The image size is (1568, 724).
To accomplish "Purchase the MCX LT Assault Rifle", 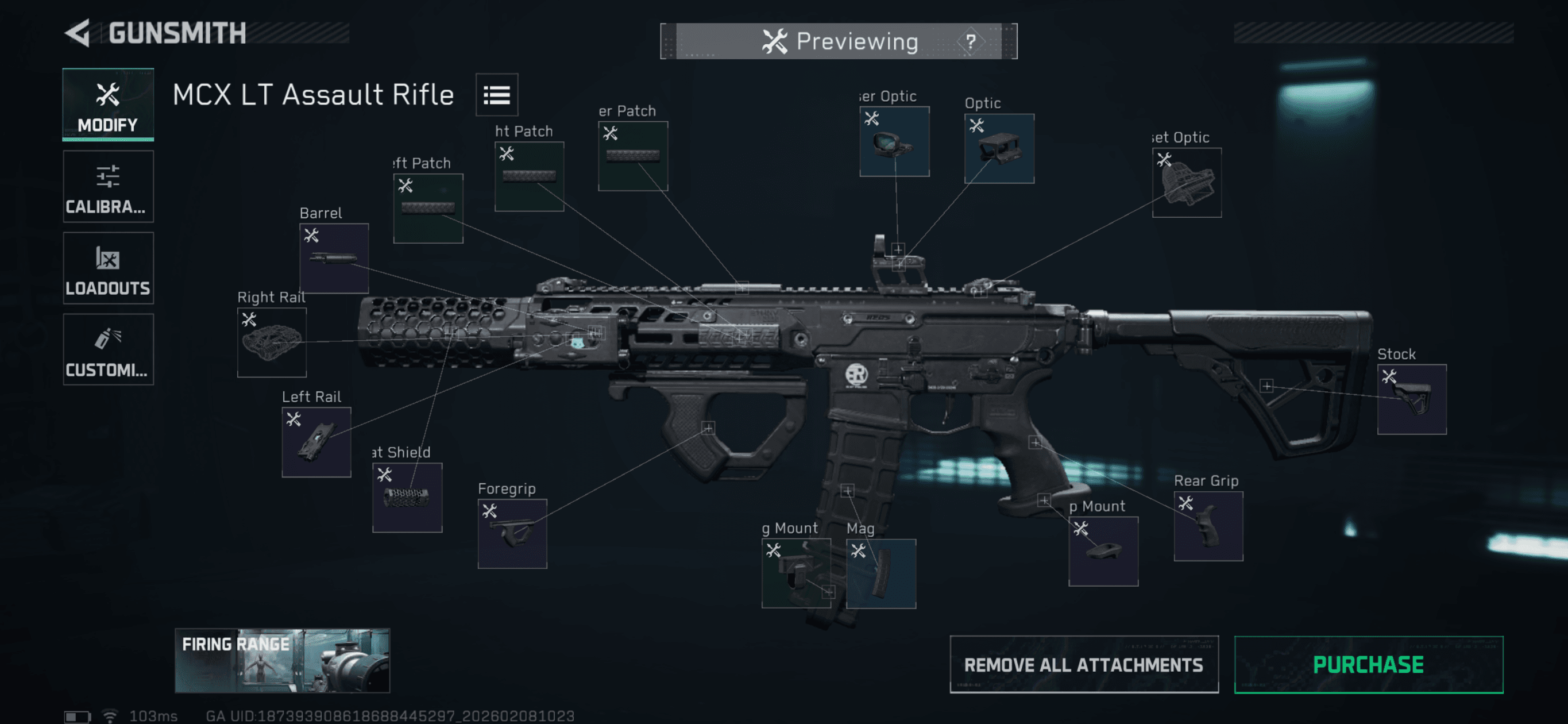I will pos(1368,664).
